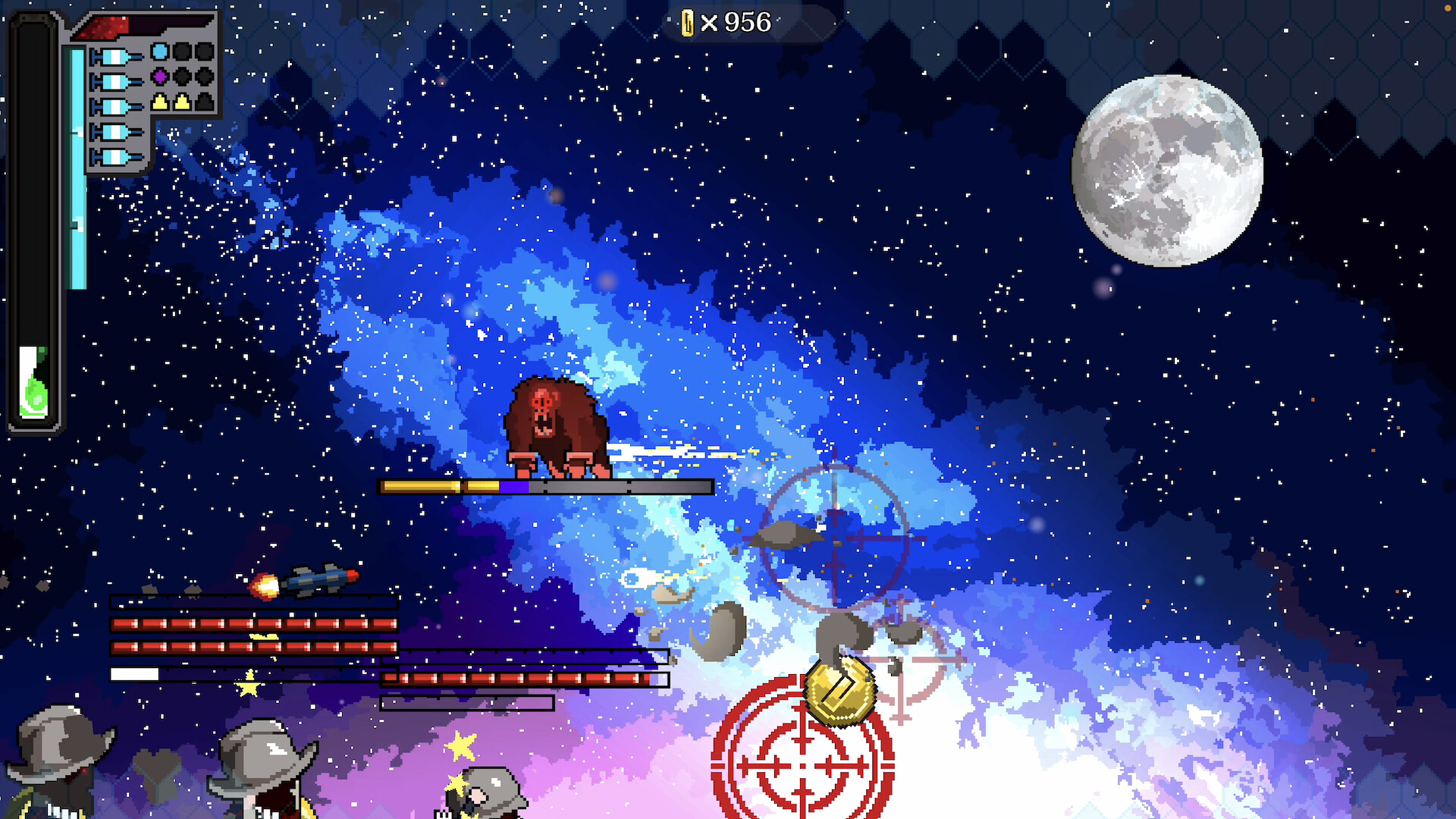The image size is (1456, 819).
Task: Open the cyan energy gauge next to the tube
Action: [x=78, y=167]
